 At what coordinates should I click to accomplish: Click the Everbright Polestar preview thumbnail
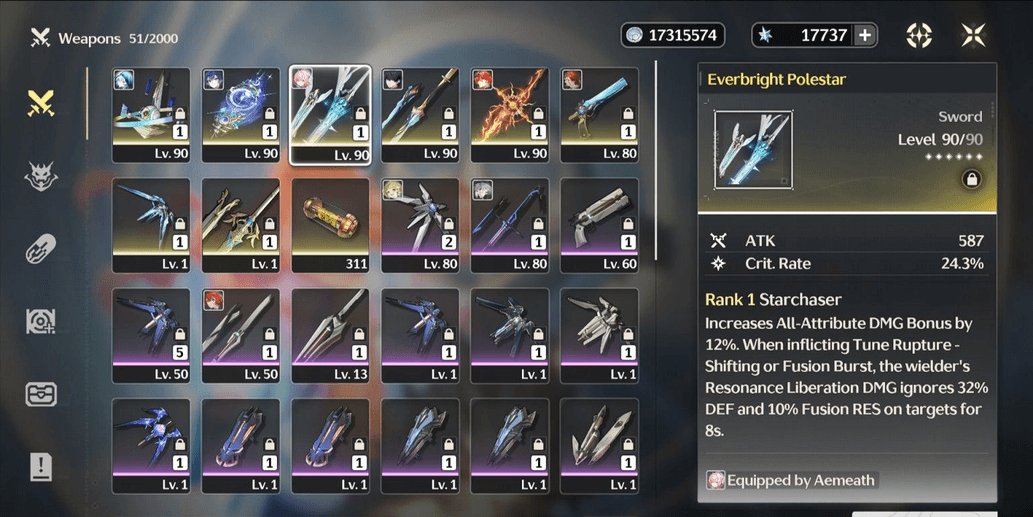[752, 149]
